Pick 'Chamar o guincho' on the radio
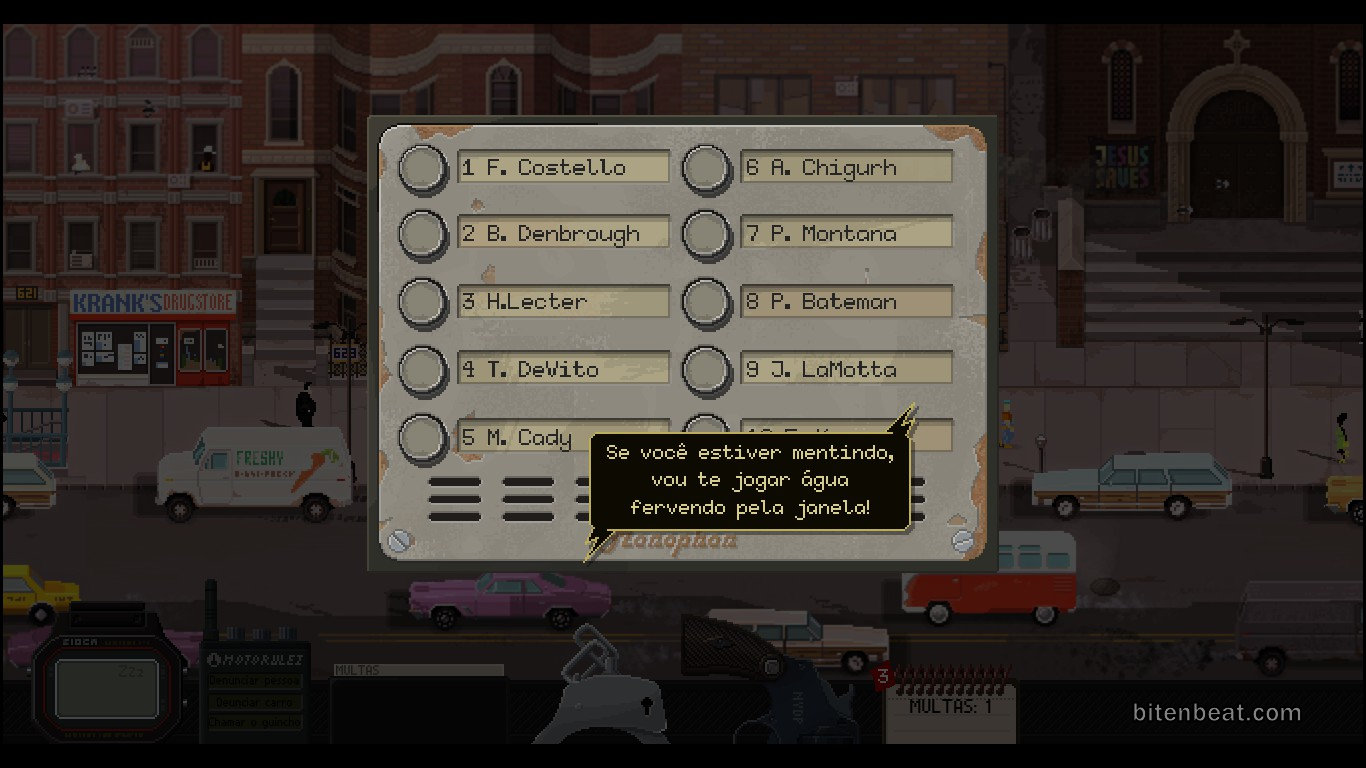 [255, 722]
